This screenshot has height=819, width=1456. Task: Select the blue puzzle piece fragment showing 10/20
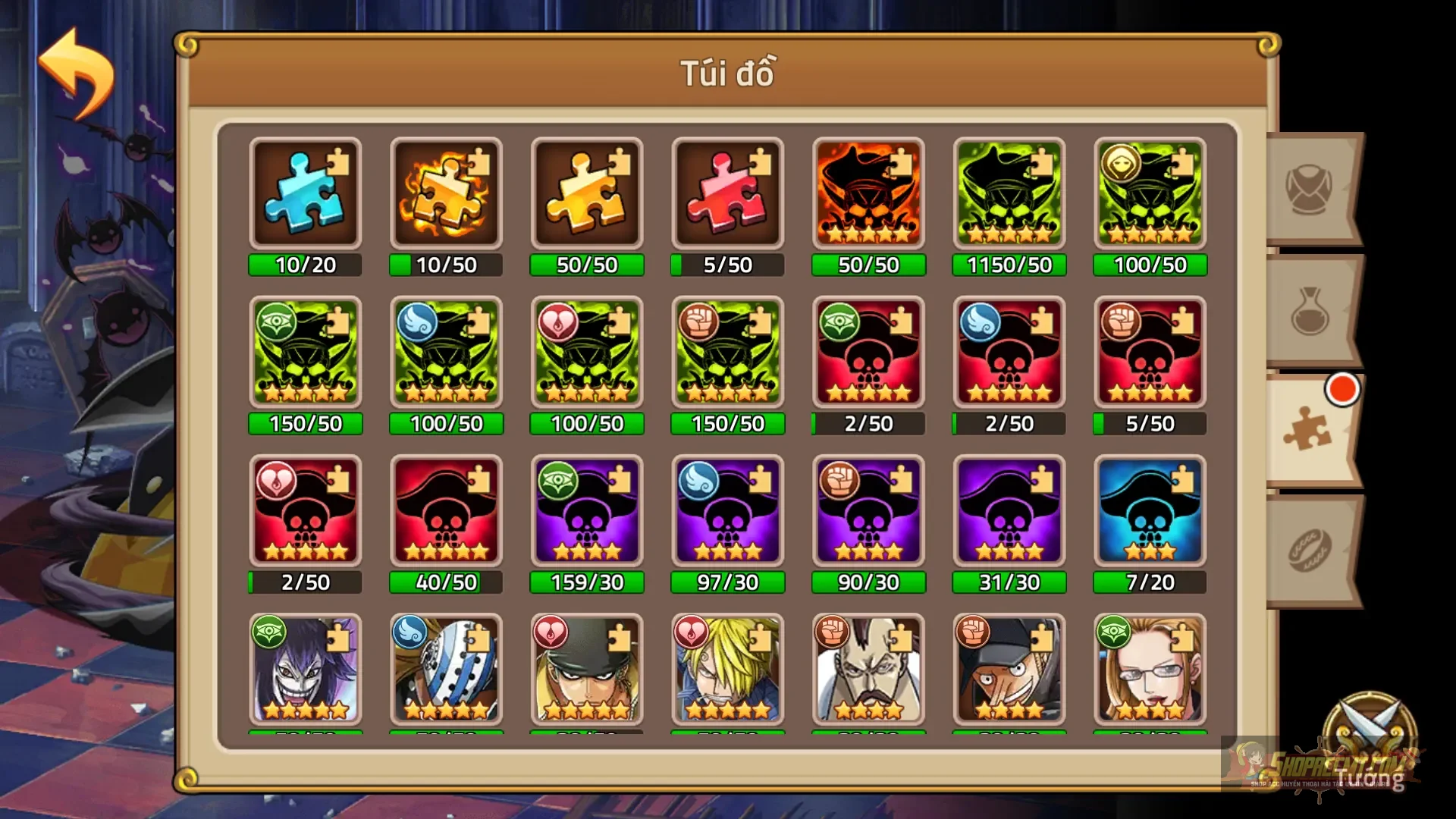pyautogui.click(x=305, y=193)
